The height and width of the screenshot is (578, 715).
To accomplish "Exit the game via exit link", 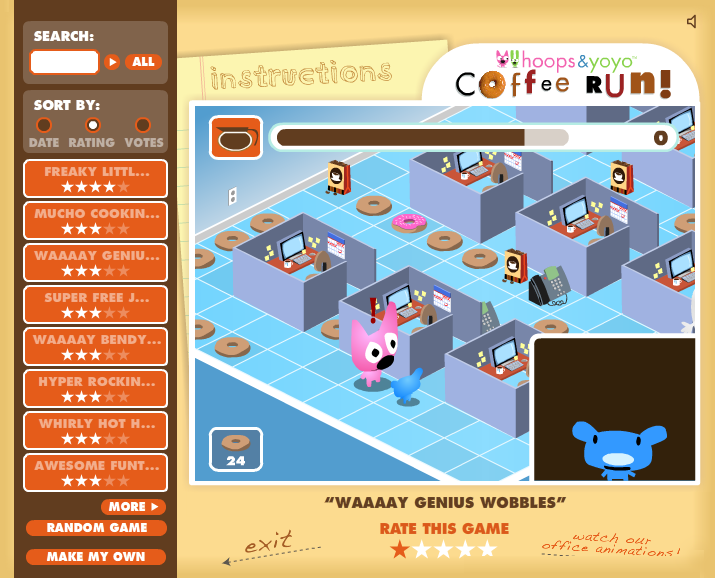I will (267, 543).
